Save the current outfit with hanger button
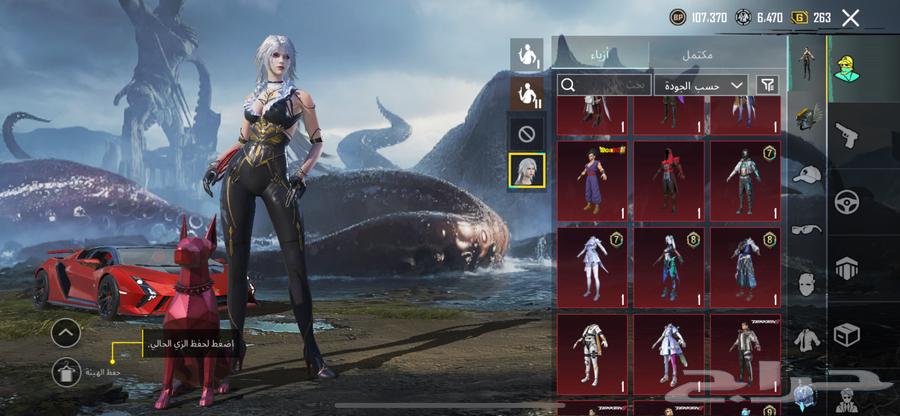The image size is (900, 416). point(67,371)
